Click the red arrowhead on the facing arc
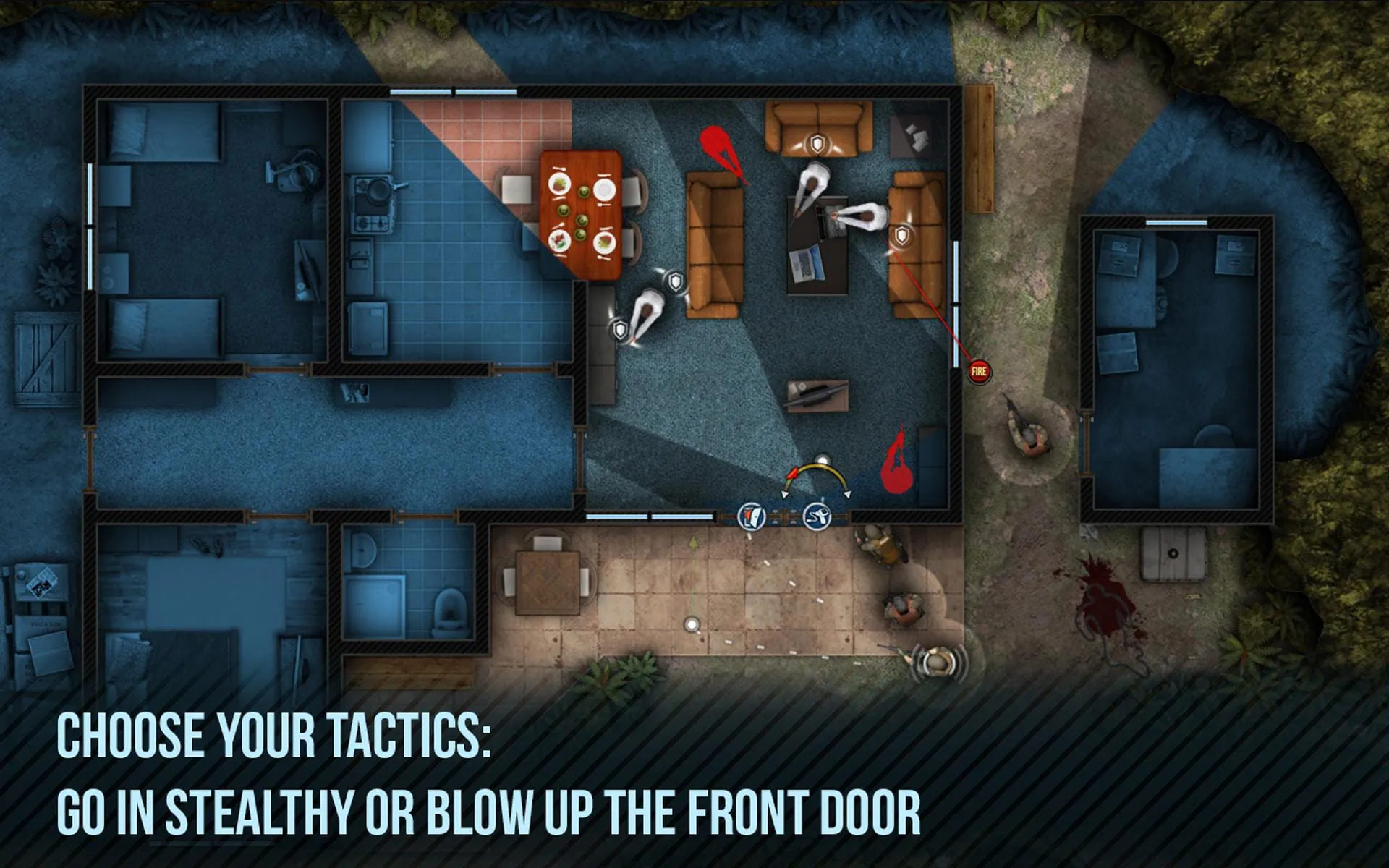 click(793, 473)
